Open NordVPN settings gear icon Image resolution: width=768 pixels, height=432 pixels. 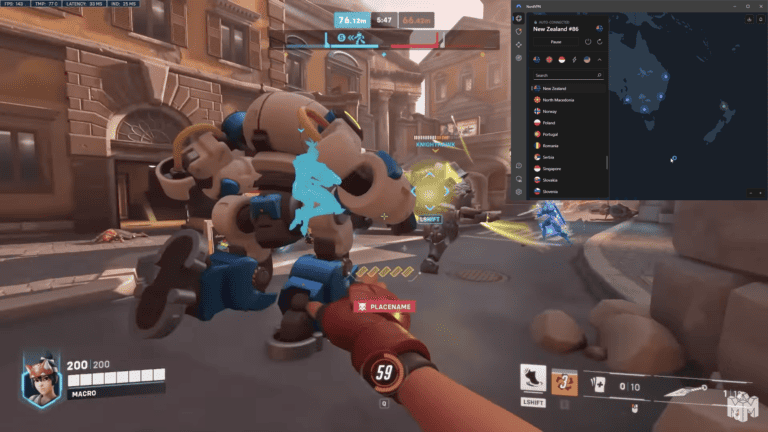point(518,191)
